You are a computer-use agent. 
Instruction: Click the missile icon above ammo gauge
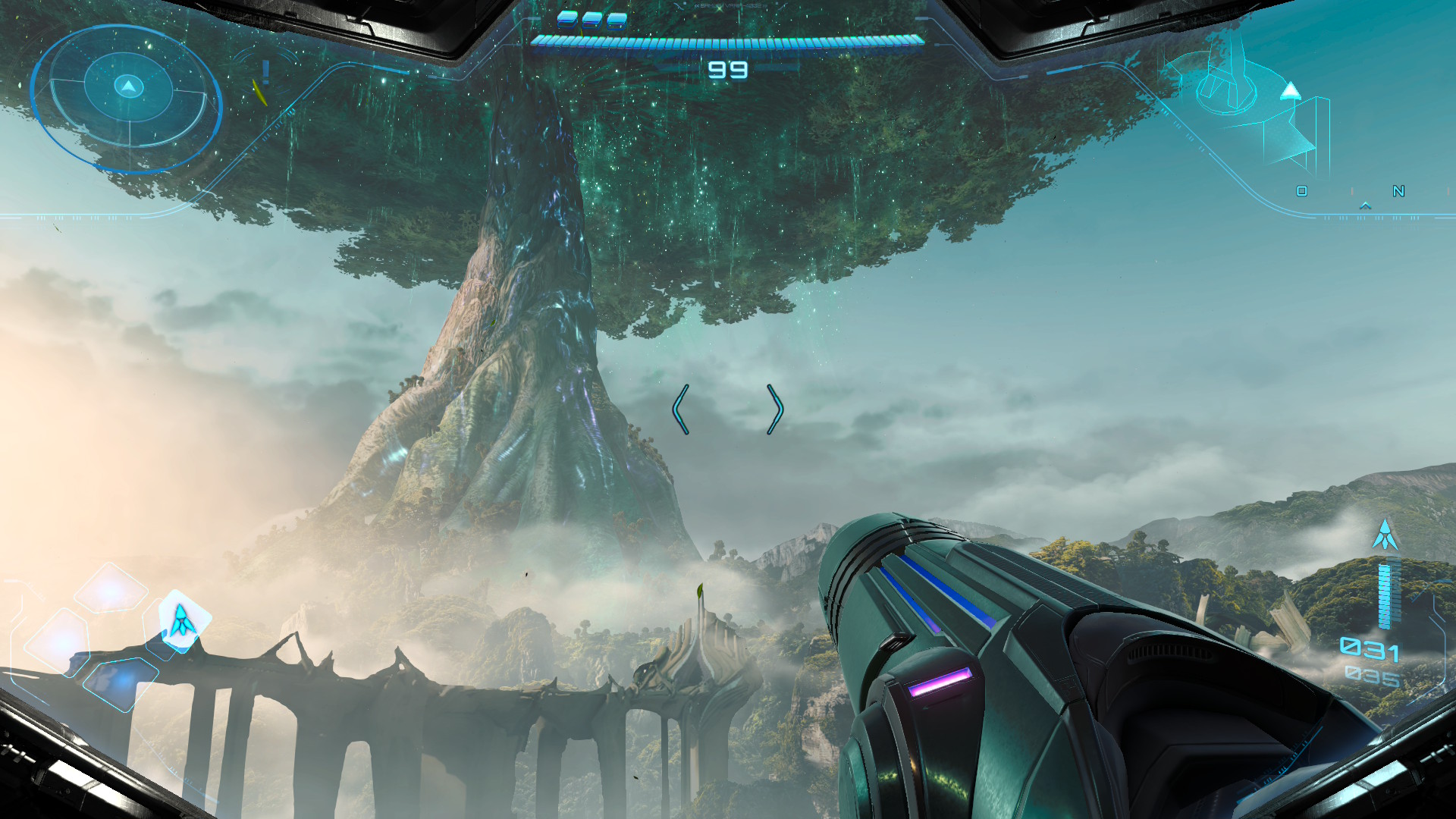coord(1385,535)
